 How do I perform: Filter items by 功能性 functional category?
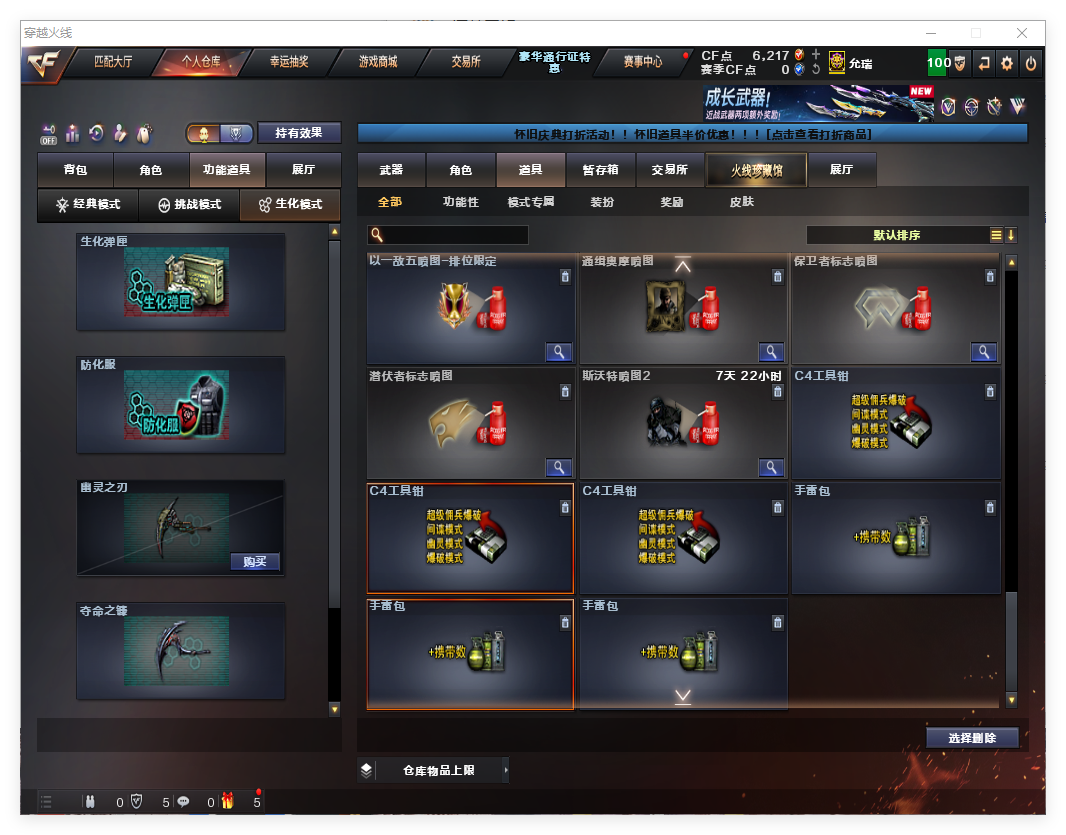(461, 202)
